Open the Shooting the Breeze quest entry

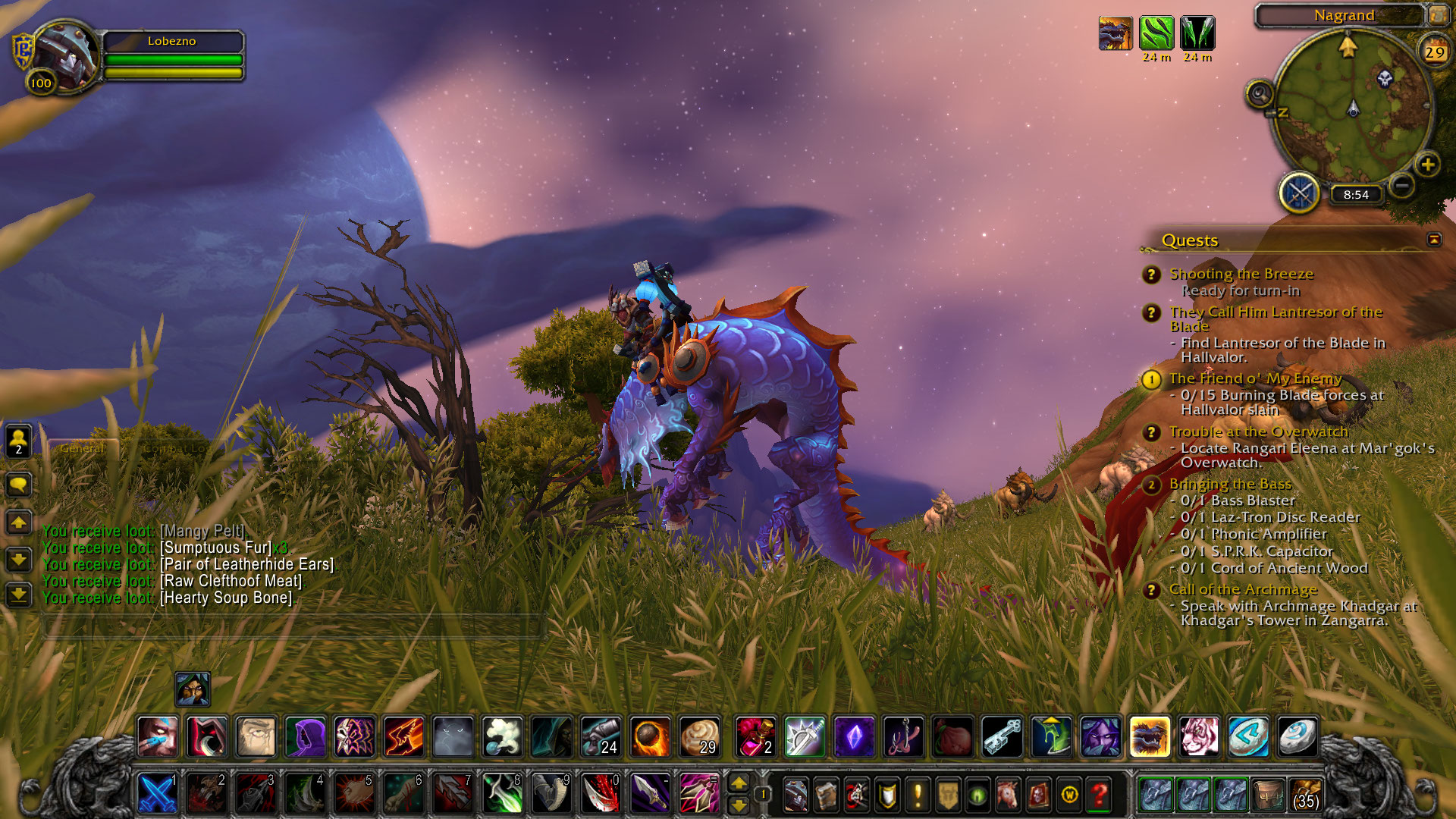[x=1241, y=274]
